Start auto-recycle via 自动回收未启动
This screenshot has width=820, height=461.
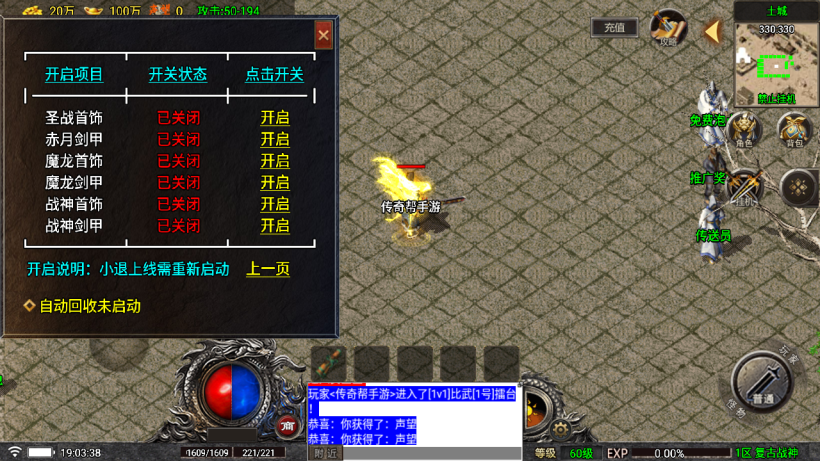[x=88, y=306]
